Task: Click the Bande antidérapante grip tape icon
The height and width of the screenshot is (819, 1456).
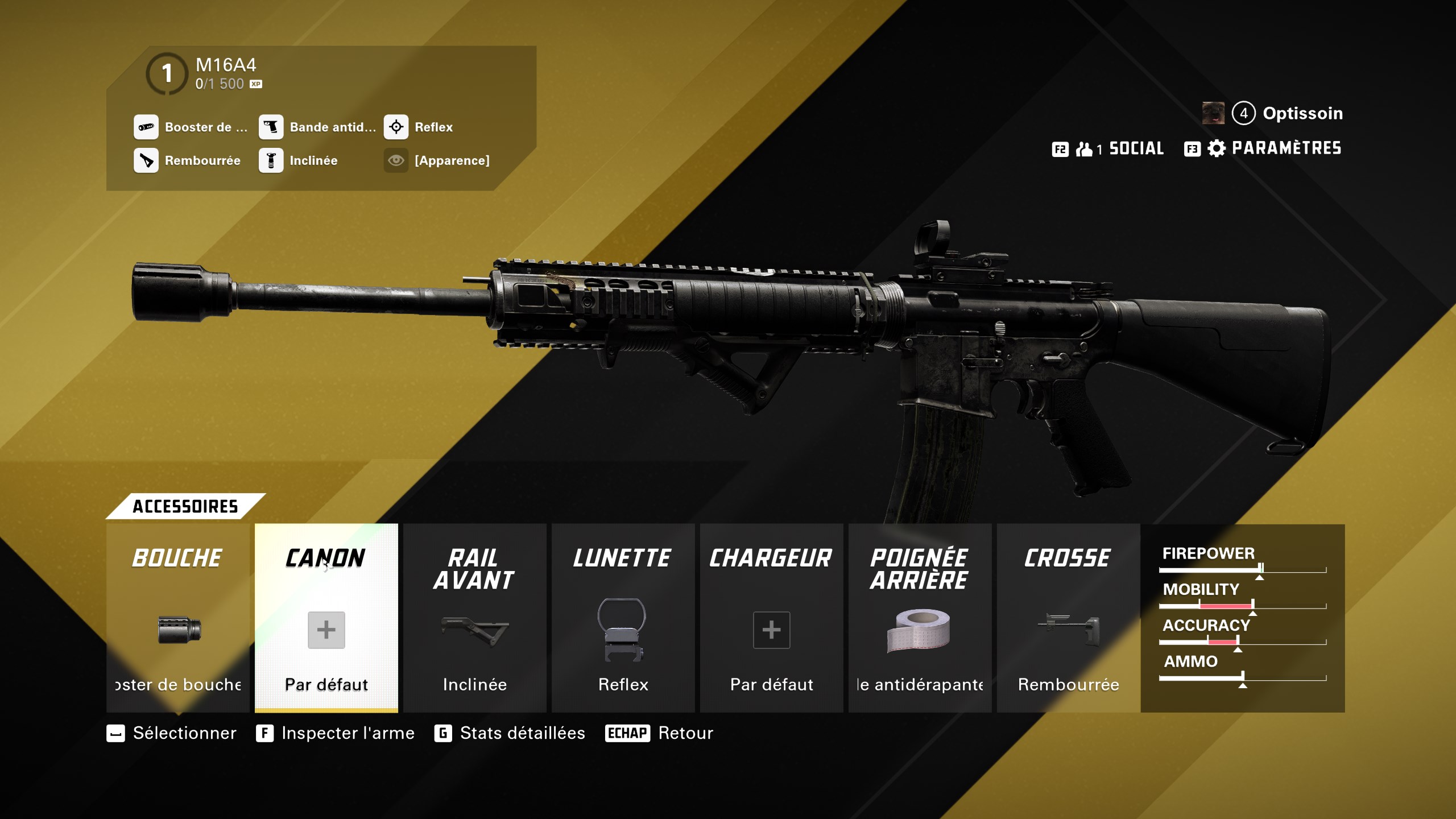Action: (x=272, y=127)
